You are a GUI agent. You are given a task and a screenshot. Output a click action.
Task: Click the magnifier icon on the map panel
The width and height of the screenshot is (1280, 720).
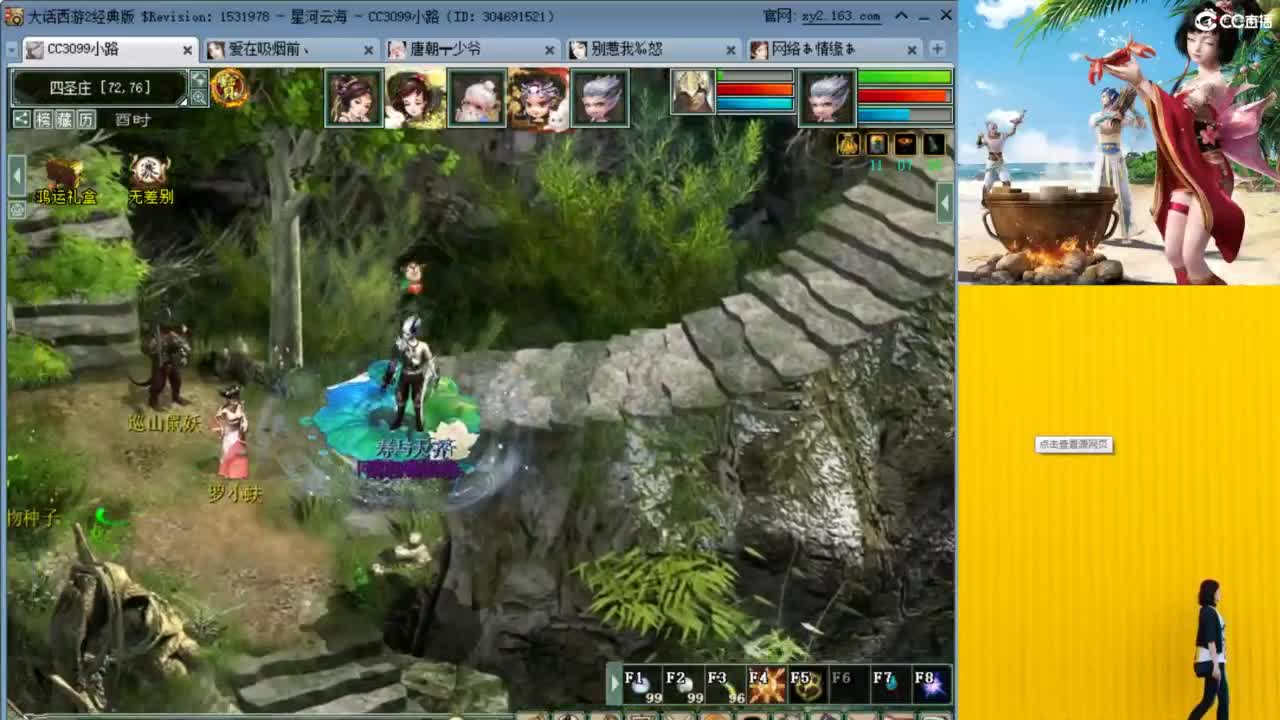coord(200,97)
